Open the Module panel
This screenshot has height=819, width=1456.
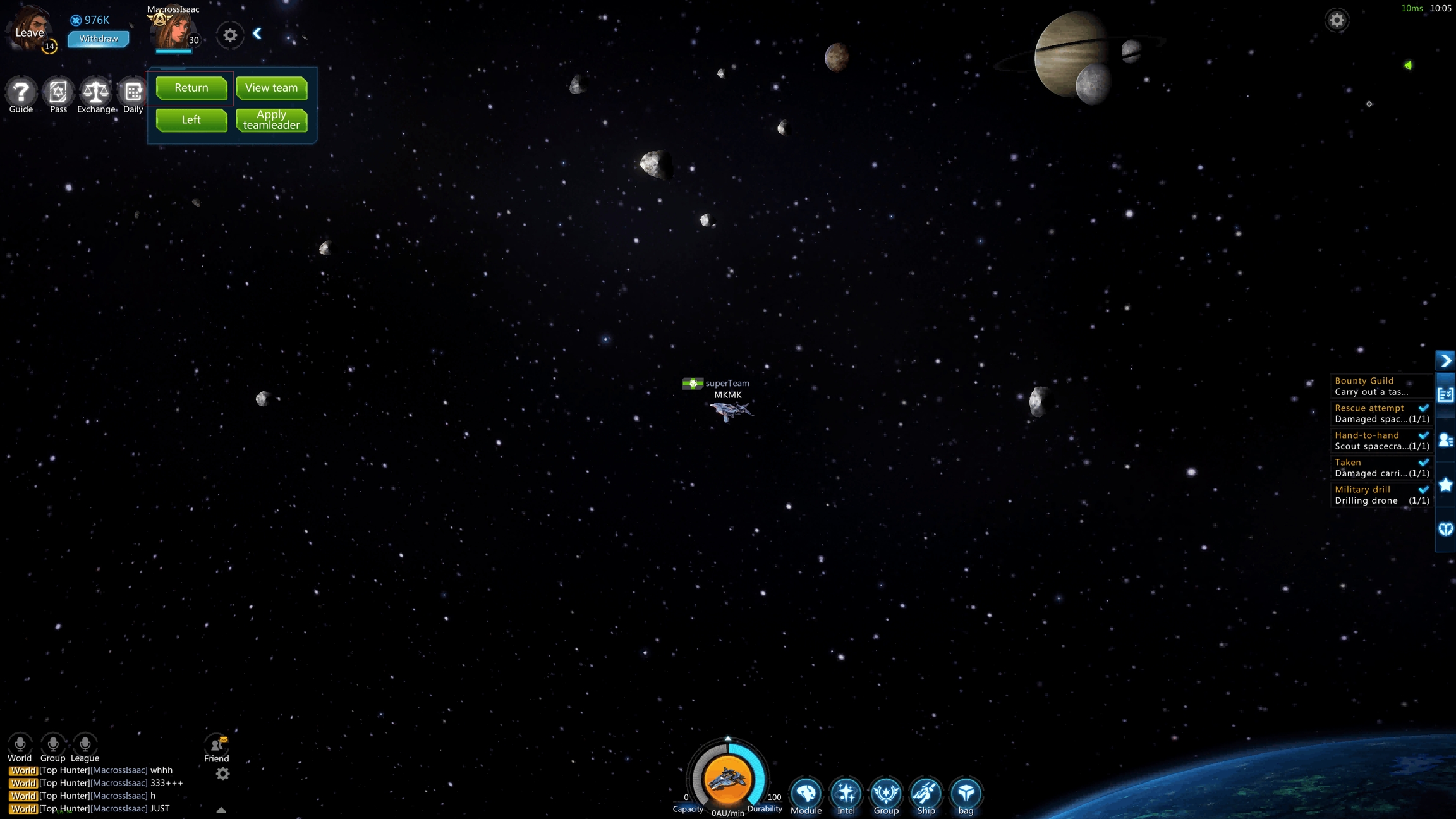tap(806, 793)
